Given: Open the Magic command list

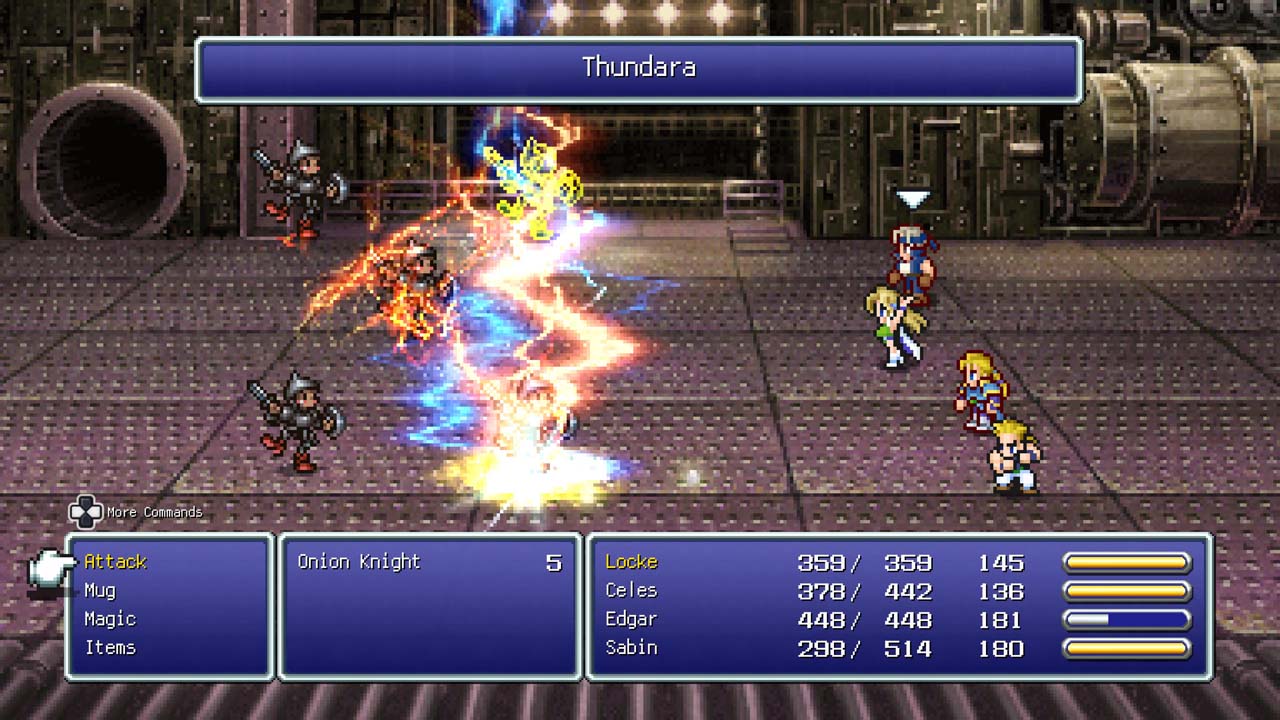Looking at the screenshot, I should 110,619.
